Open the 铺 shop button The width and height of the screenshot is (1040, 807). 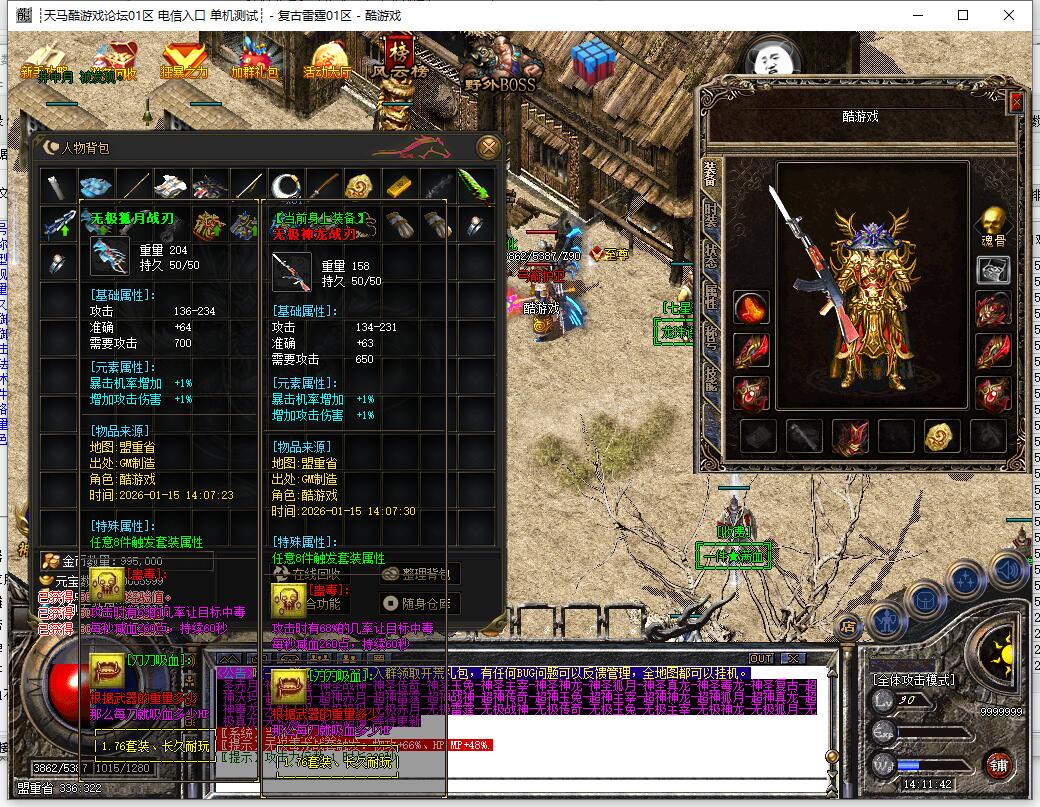coord(997,765)
